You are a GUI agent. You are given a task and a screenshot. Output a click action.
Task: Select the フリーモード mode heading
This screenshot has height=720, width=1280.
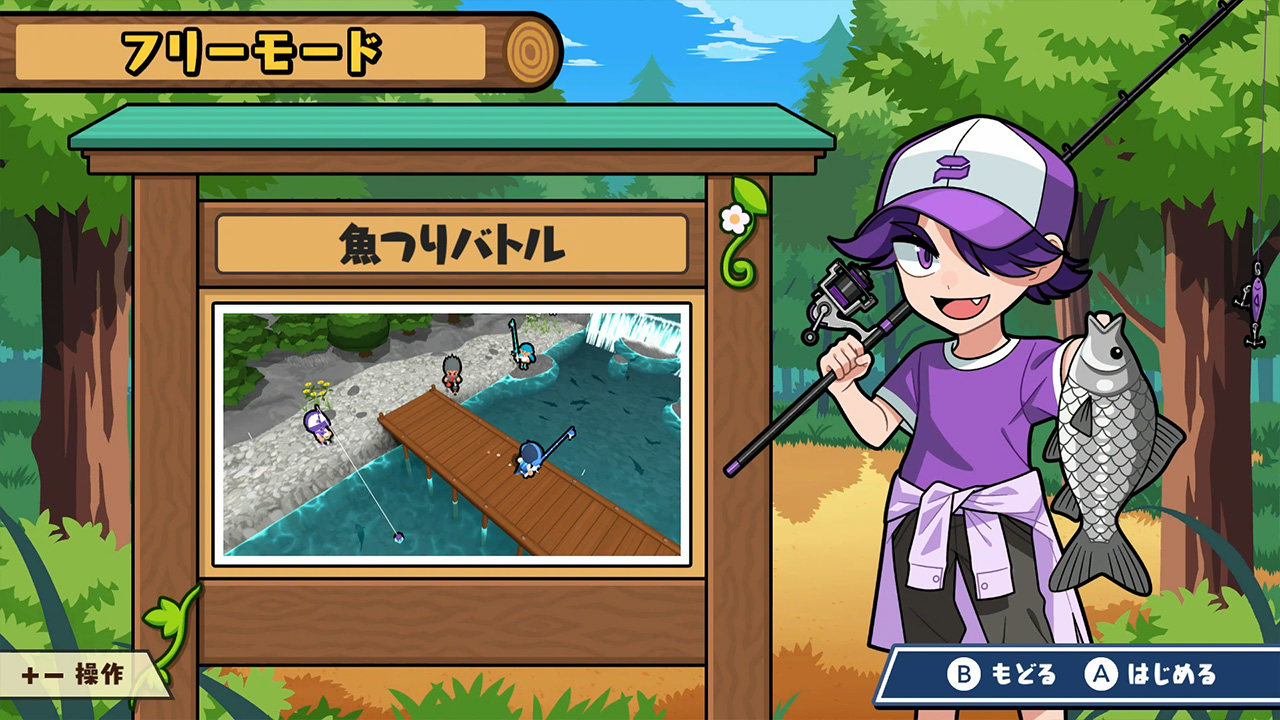(255, 48)
